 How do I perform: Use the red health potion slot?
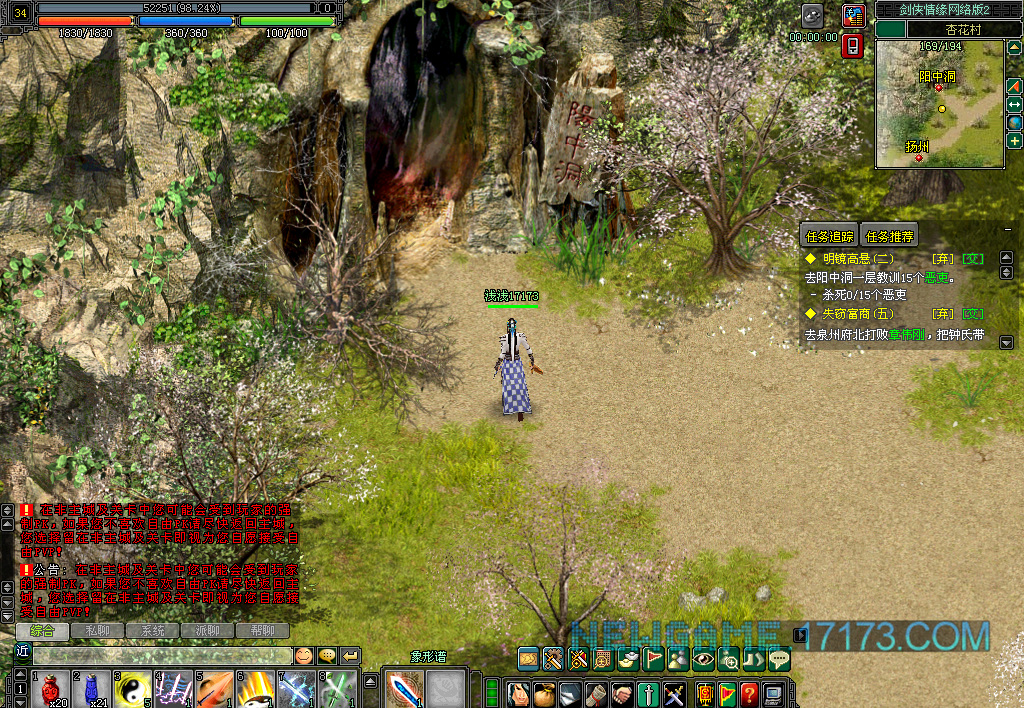click(x=50, y=690)
